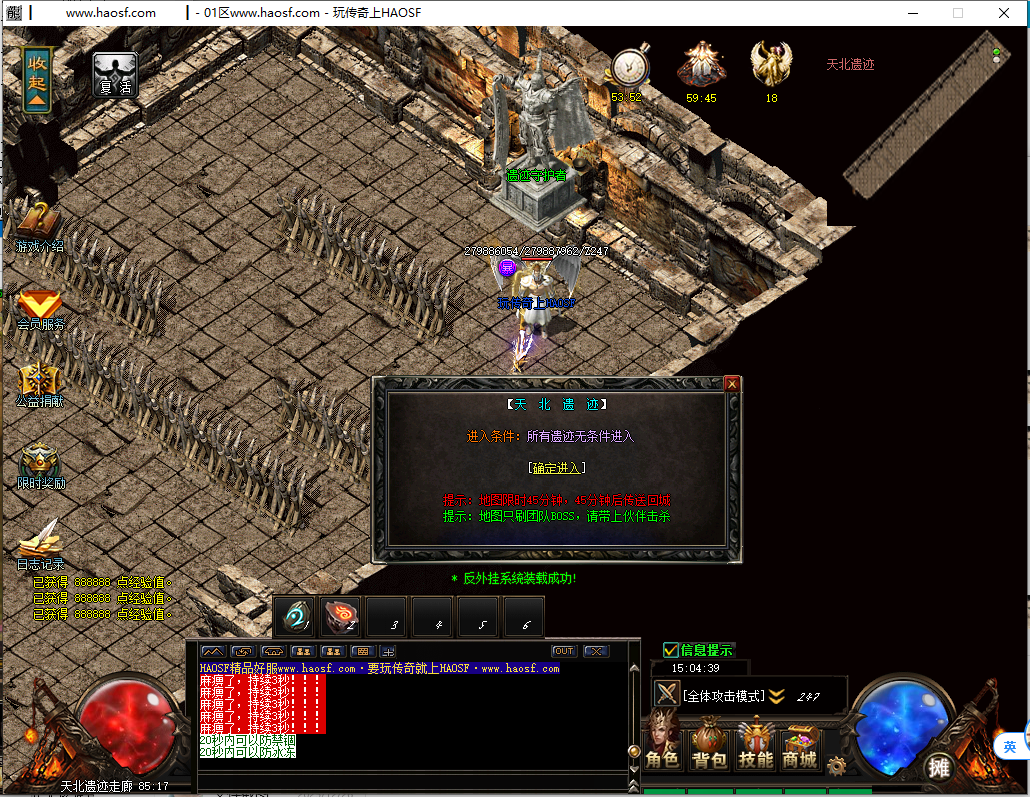Close the game window

point(1004,13)
